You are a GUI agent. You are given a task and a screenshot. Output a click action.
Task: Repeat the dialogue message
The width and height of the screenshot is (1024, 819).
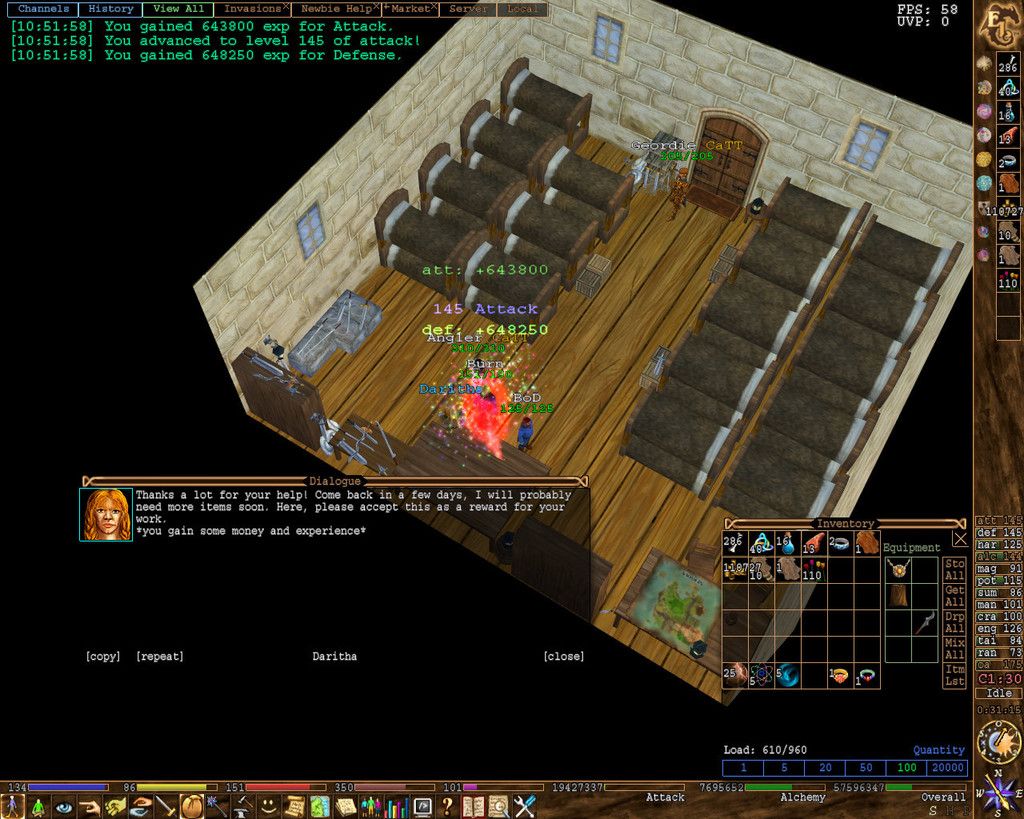point(159,656)
